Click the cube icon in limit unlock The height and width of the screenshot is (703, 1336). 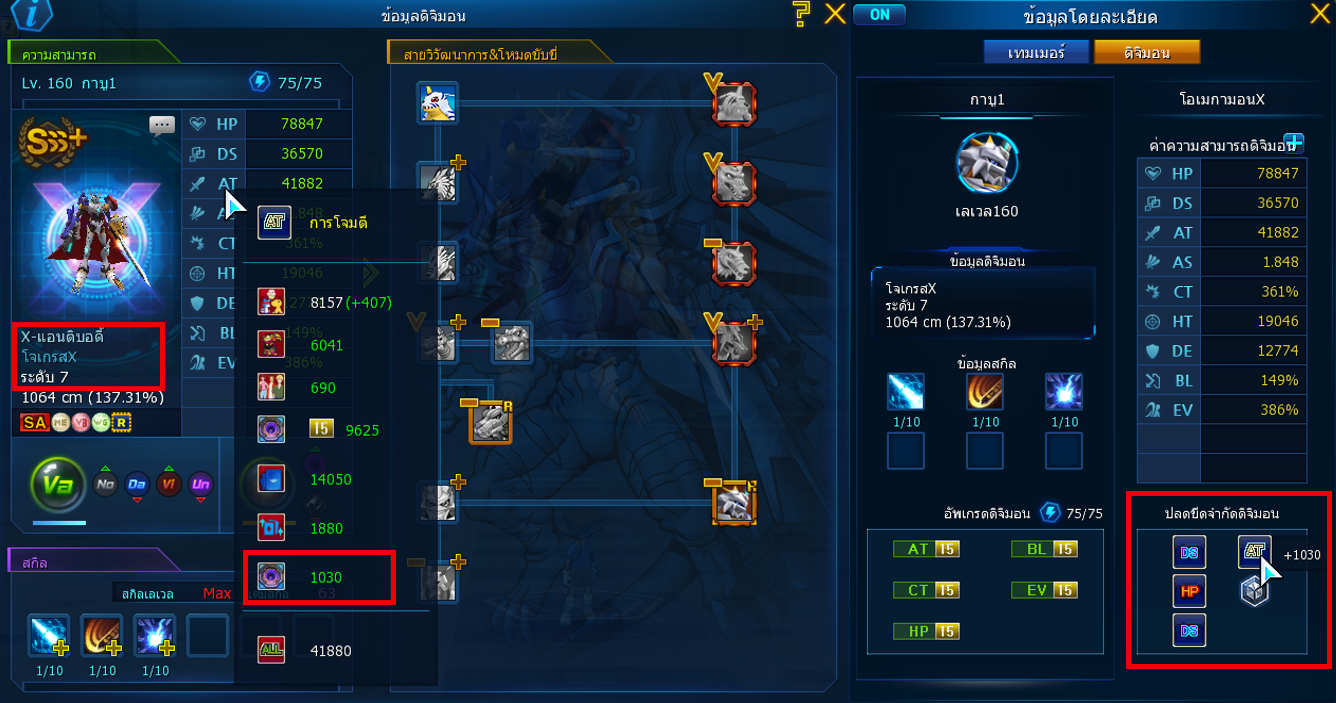click(1254, 591)
